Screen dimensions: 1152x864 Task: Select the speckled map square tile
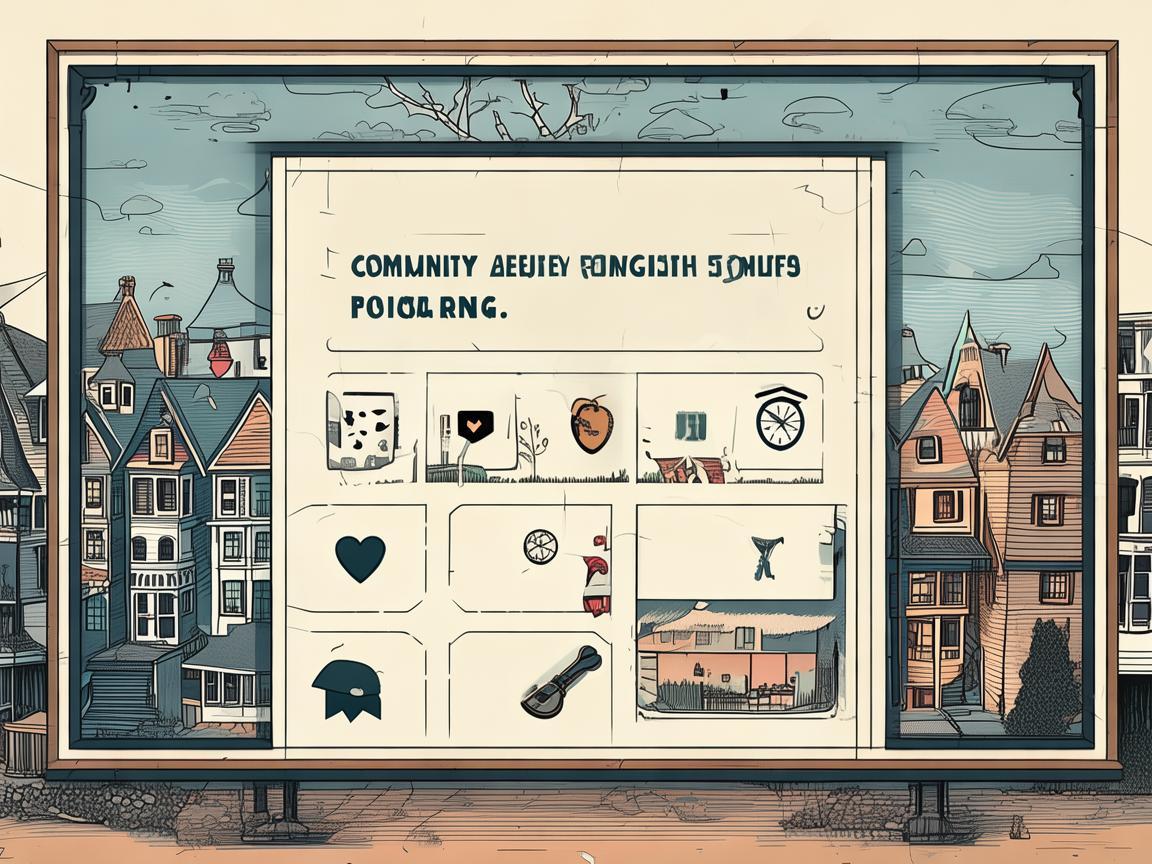coord(361,430)
